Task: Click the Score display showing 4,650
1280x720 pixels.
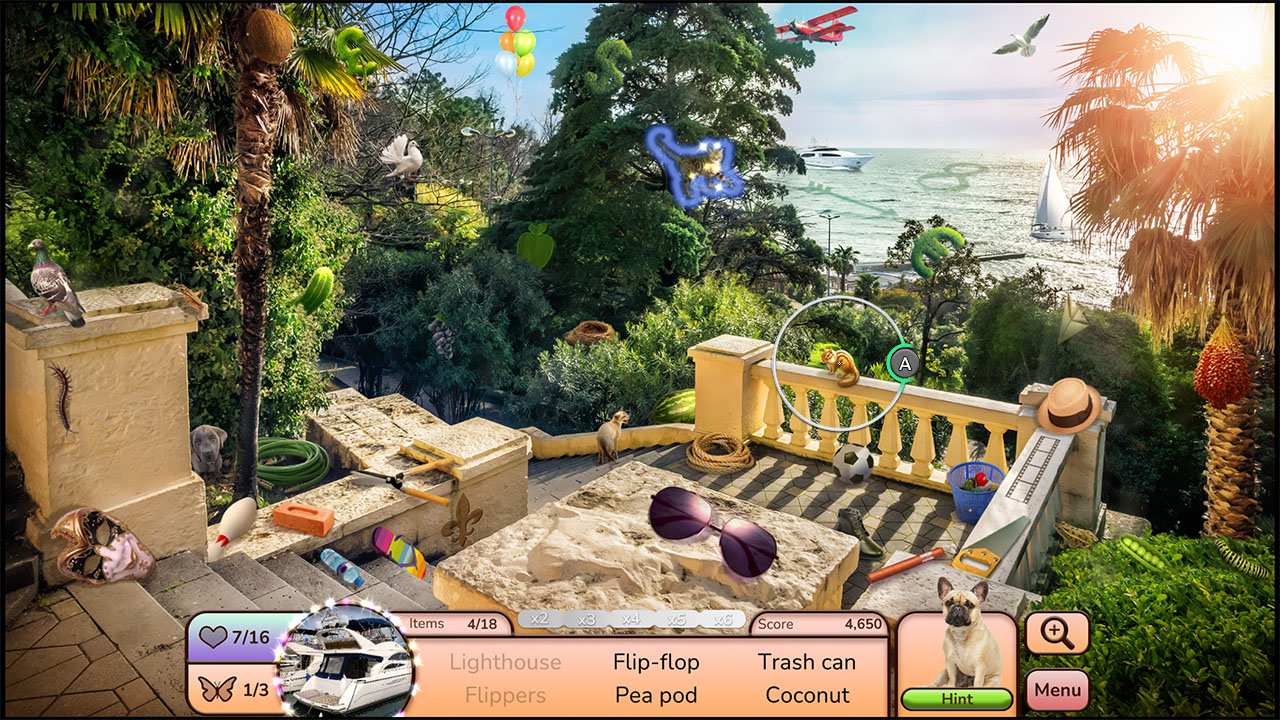Action: click(x=820, y=624)
